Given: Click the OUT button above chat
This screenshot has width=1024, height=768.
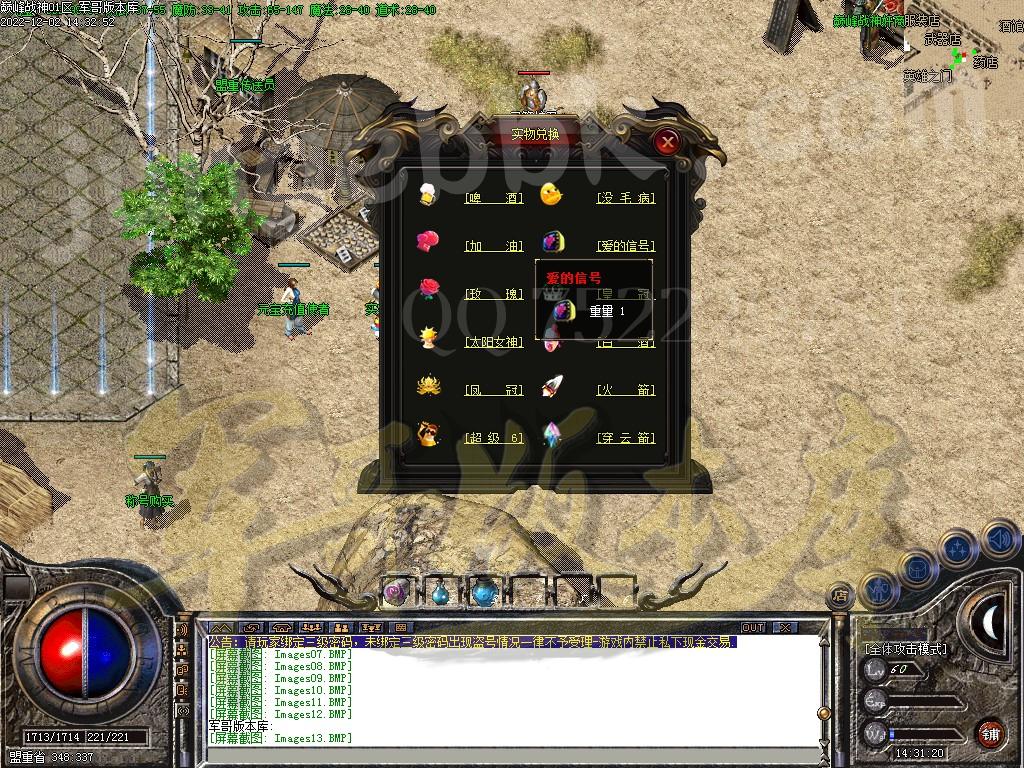Looking at the screenshot, I should (753, 627).
